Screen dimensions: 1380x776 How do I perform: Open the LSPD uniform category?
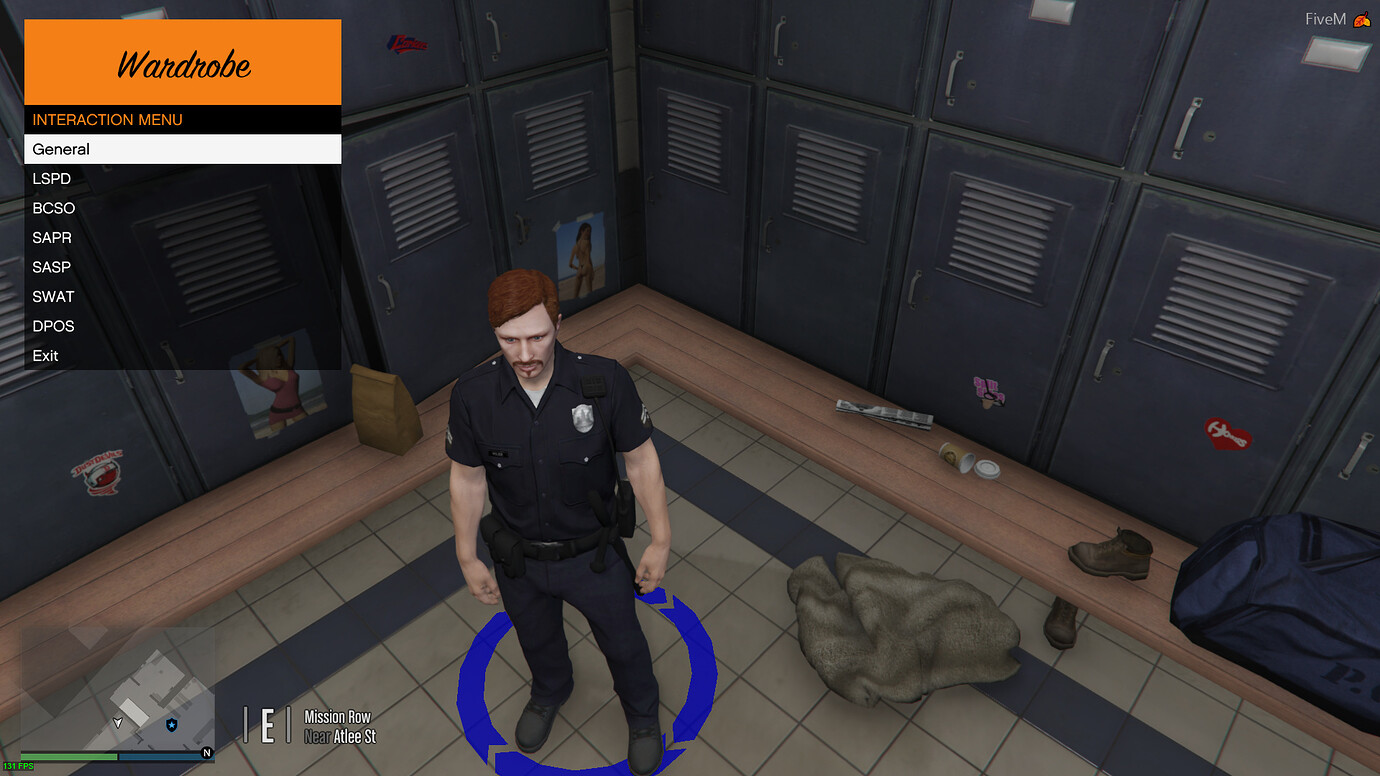pos(51,179)
